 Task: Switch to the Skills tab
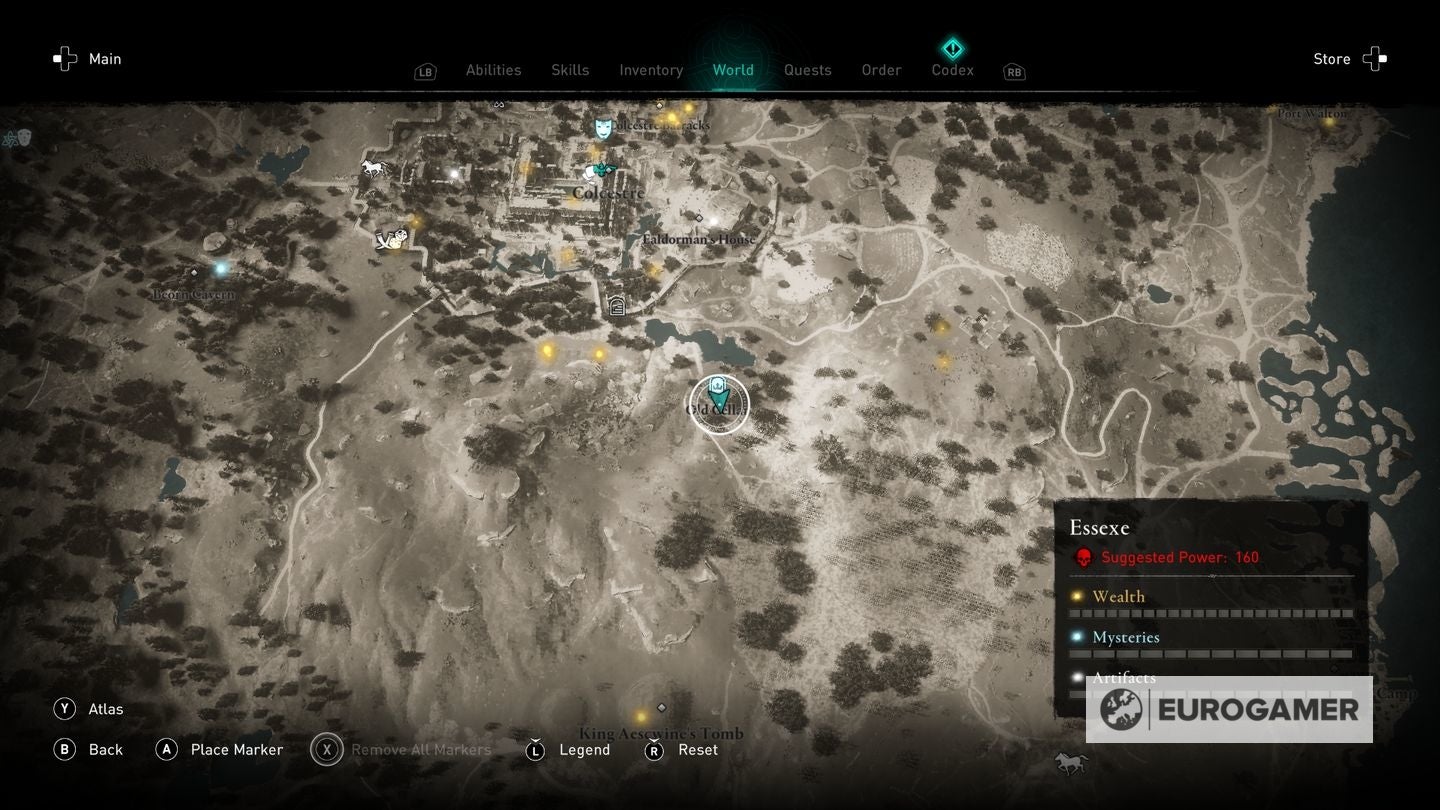pos(570,70)
